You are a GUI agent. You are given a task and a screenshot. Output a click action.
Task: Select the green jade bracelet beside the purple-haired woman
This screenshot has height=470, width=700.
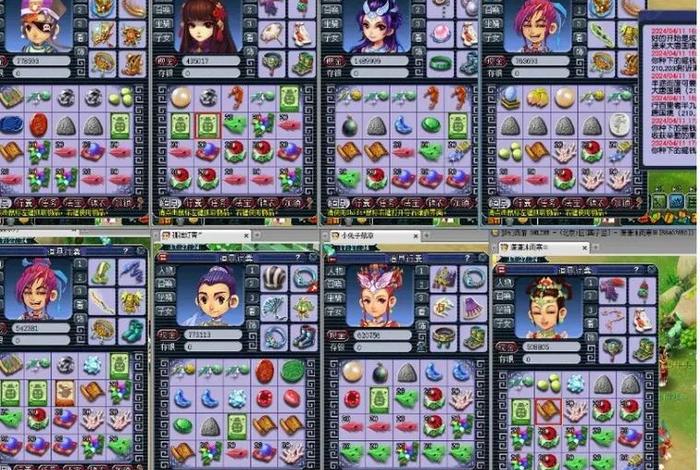pos(439,63)
